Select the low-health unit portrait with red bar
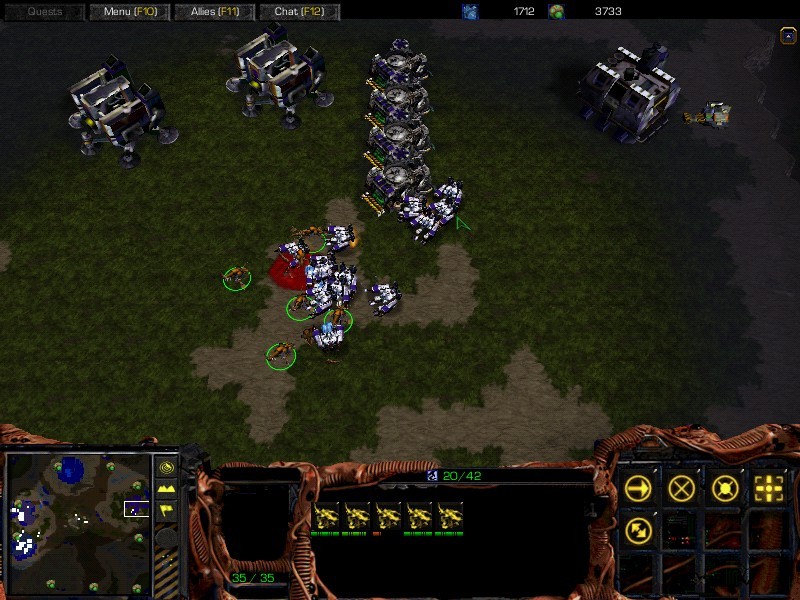The height and width of the screenshot is (600, 800). pyautogui.click(x=387, y=517)
